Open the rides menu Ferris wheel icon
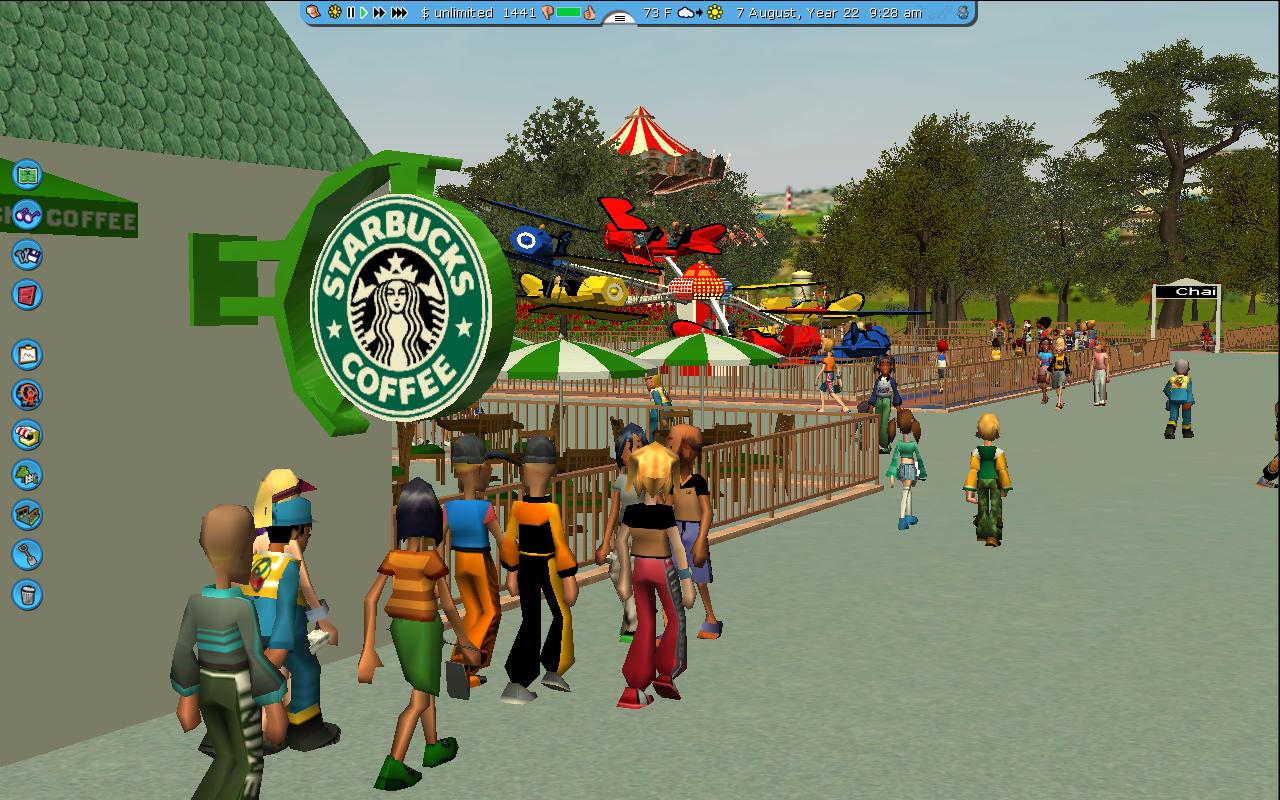The width and height of the screenshot is (1280, 800). pos(27,394)
